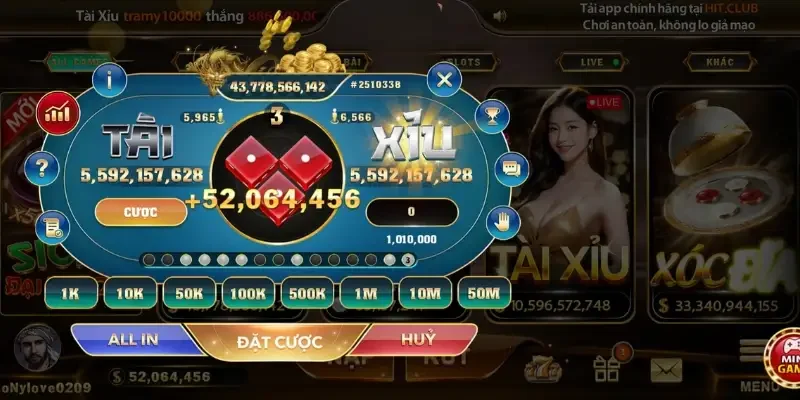Close the Tài Xỉu betting panel
The image size is (800, 400).
(x=443, y=78)
